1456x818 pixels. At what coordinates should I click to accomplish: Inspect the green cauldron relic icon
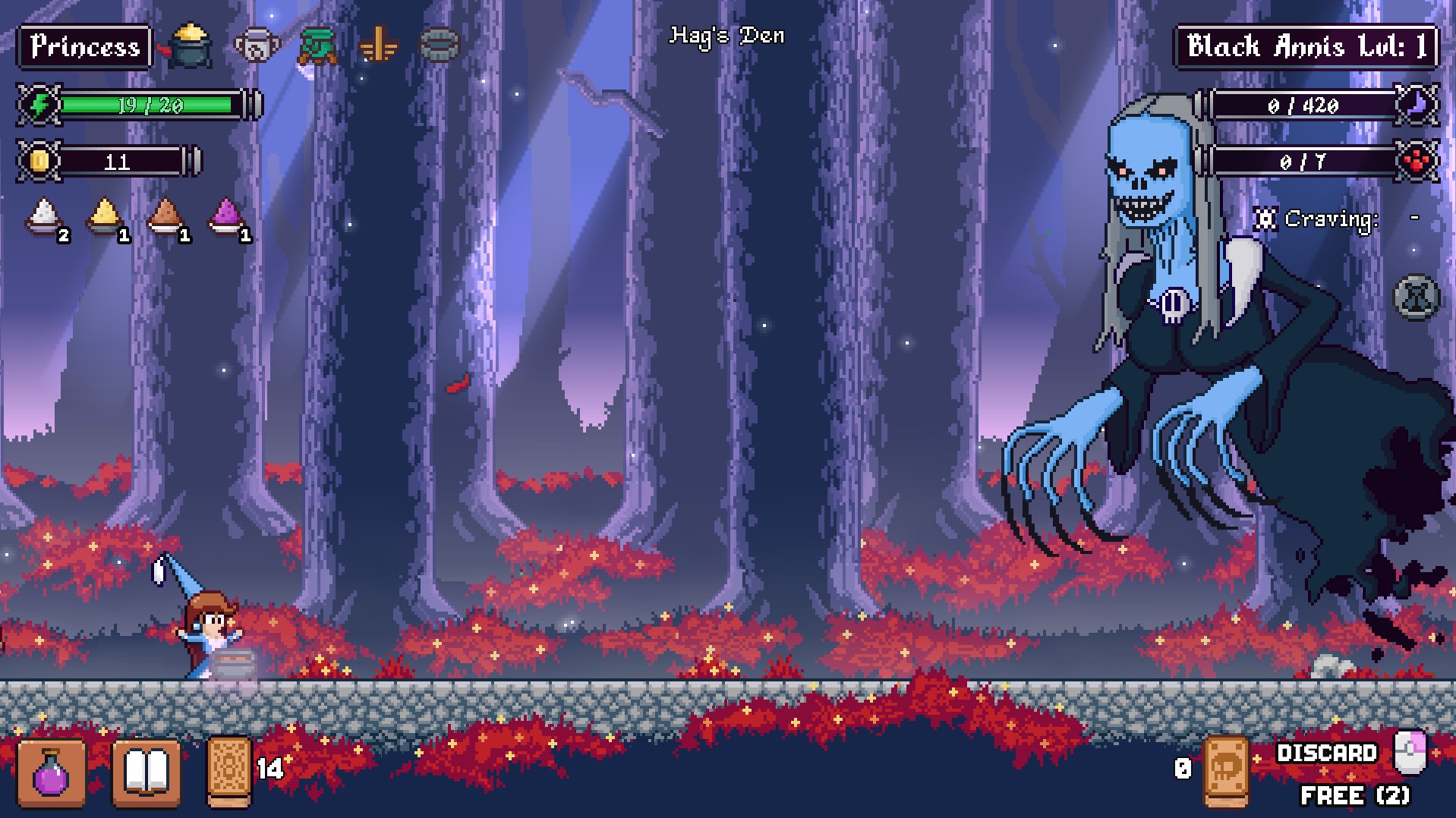point(318,46)
